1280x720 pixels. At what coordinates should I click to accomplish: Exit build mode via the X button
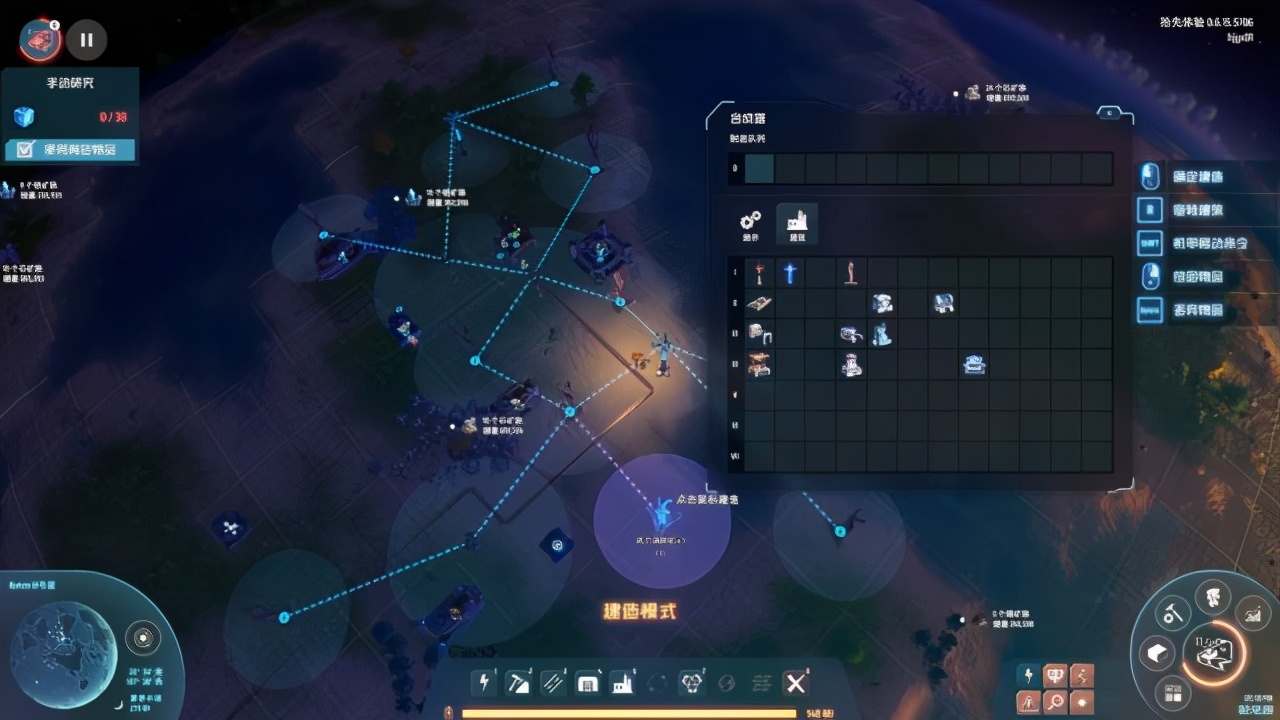795,683
